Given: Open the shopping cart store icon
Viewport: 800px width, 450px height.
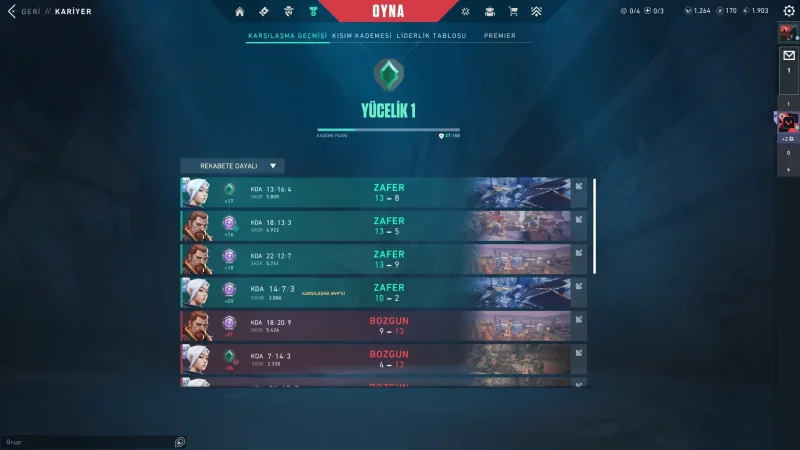Looking at the screenshot, I should (x=513, y=12).
